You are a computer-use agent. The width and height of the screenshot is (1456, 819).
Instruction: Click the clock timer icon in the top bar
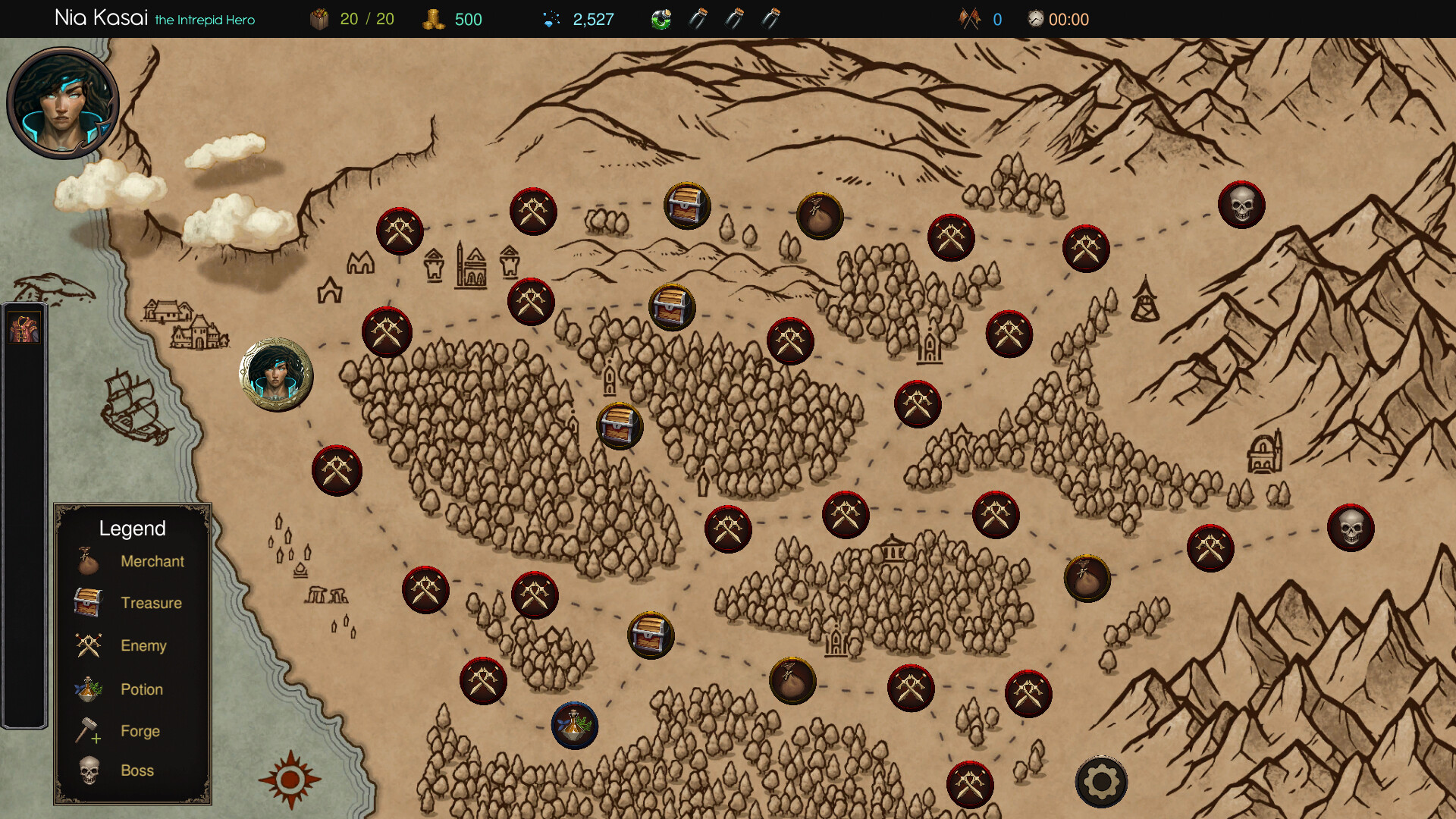(x=1034, y=18)
